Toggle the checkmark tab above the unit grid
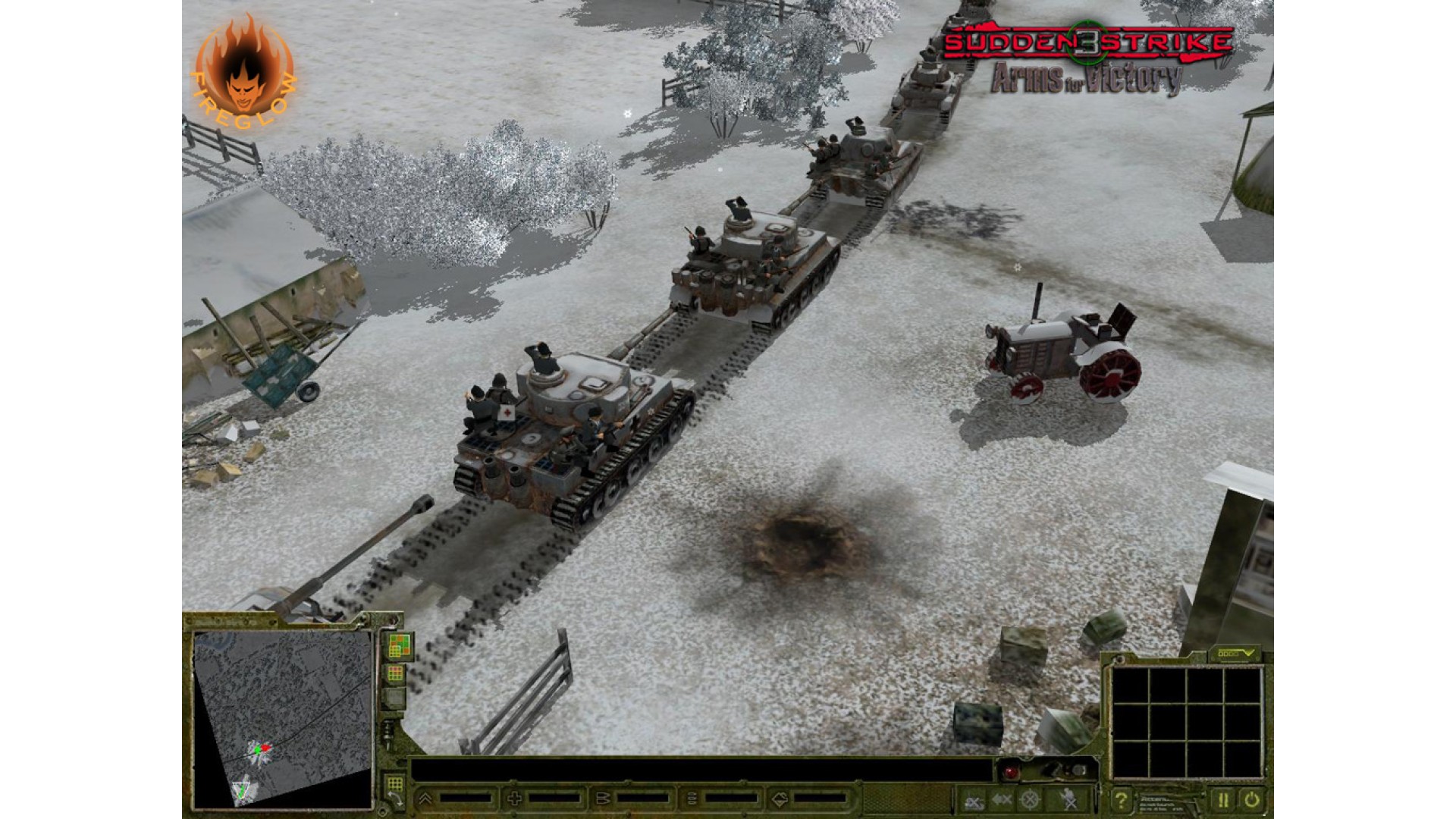The width and height of the screenshot is (1456, 819). [x=1233, y=653]
